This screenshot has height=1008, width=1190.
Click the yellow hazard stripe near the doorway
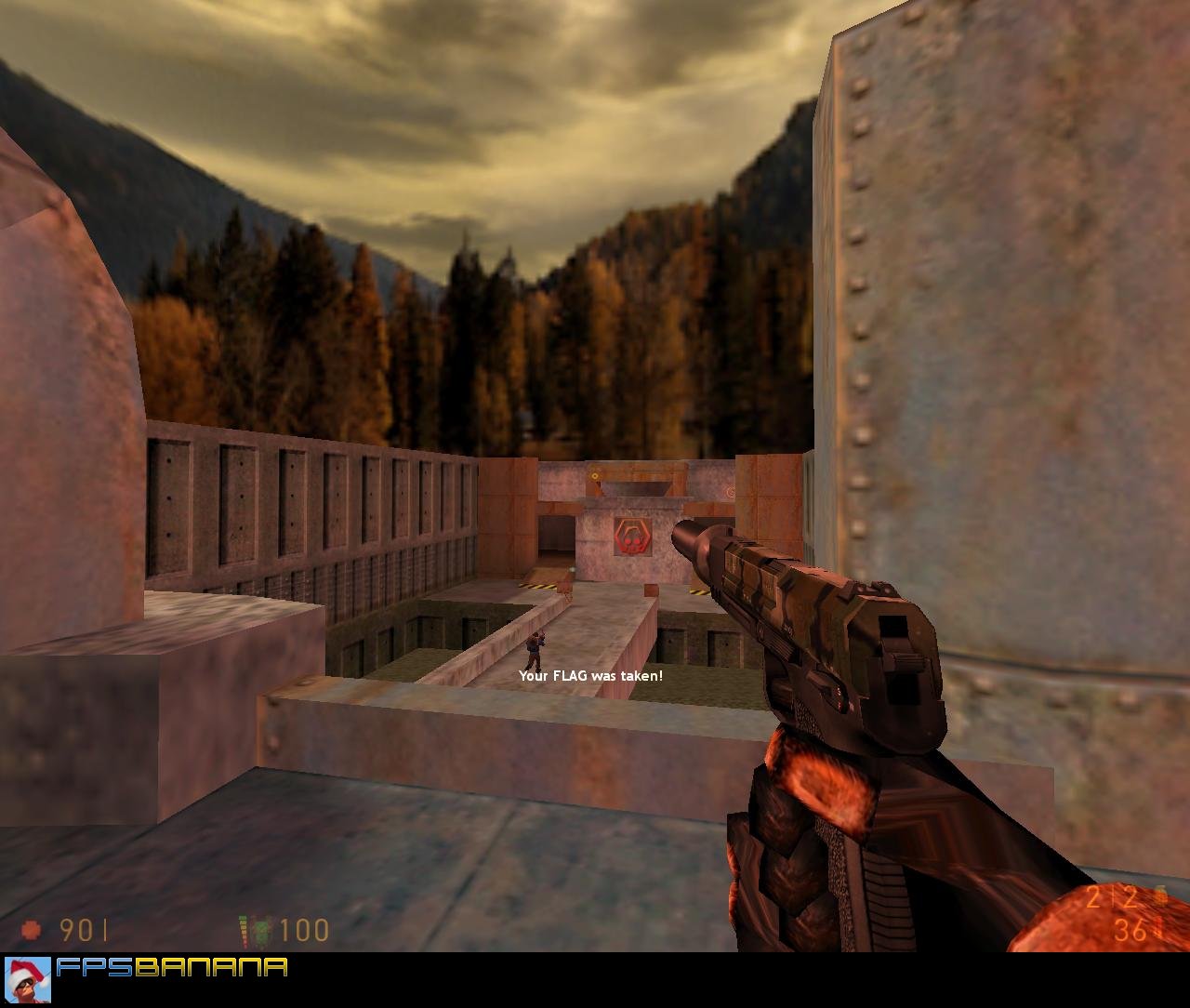537,584
